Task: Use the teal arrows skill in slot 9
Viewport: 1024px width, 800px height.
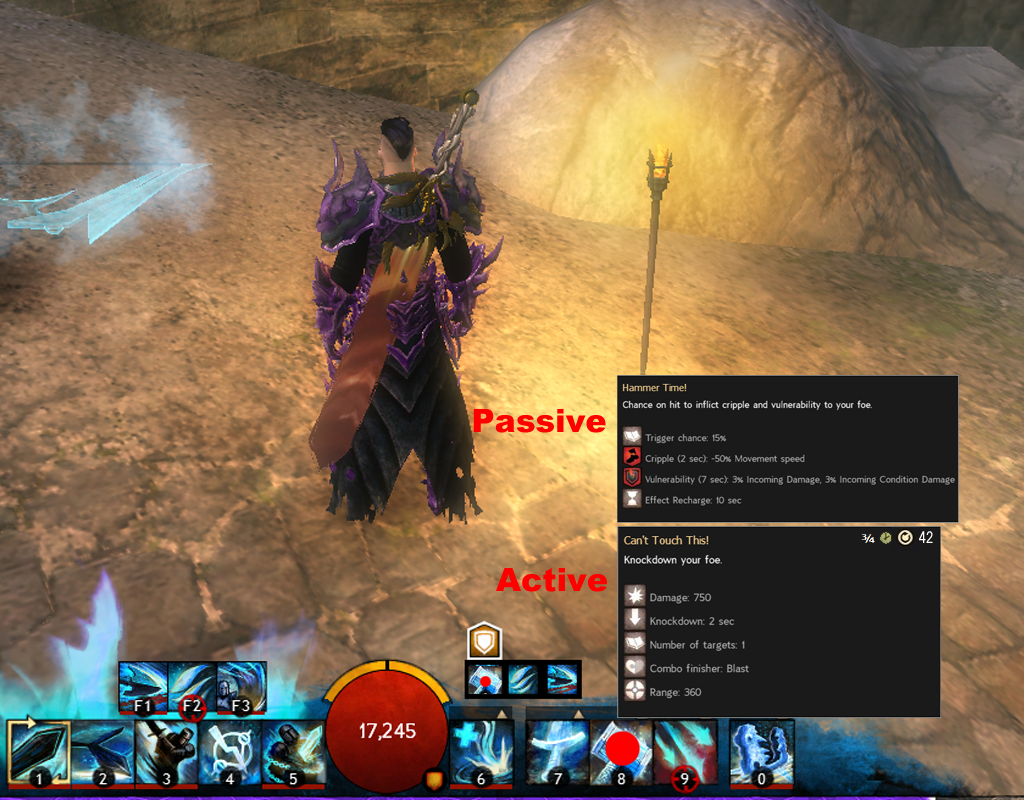Action: click(685, 752)
